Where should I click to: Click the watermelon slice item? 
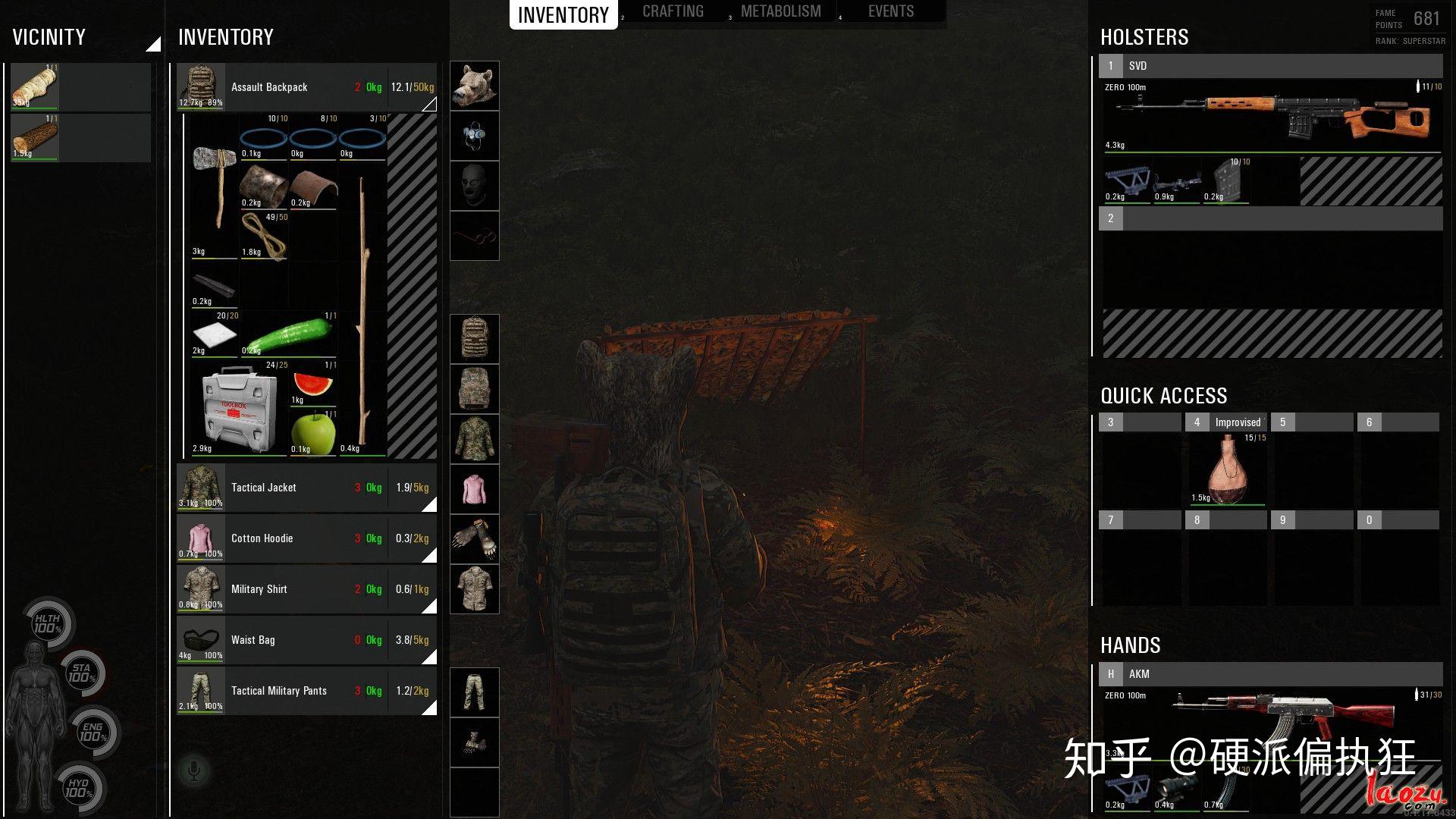coord(312,384)
